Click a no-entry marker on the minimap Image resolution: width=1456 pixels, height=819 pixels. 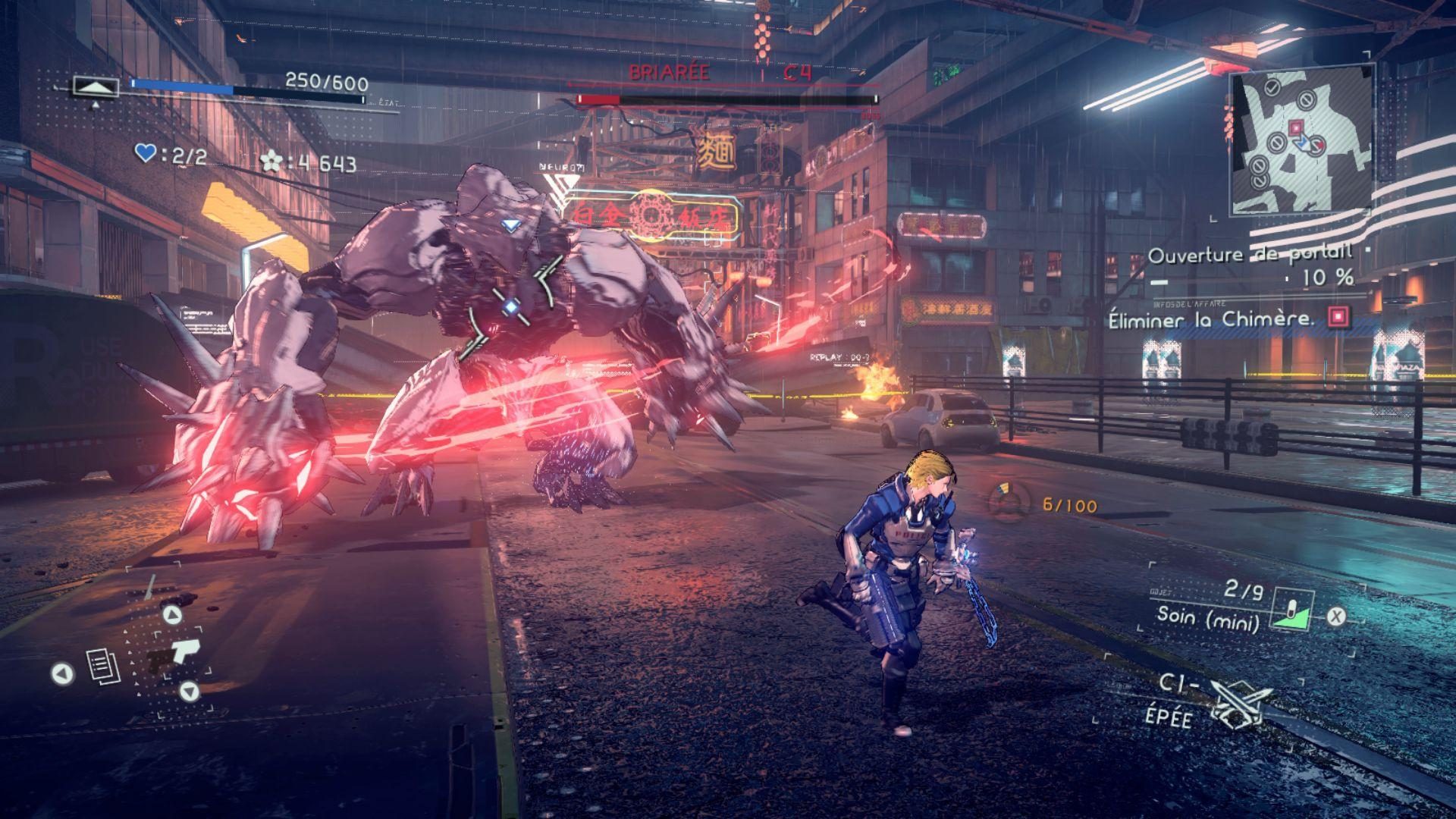click(x=1306, y=101)
